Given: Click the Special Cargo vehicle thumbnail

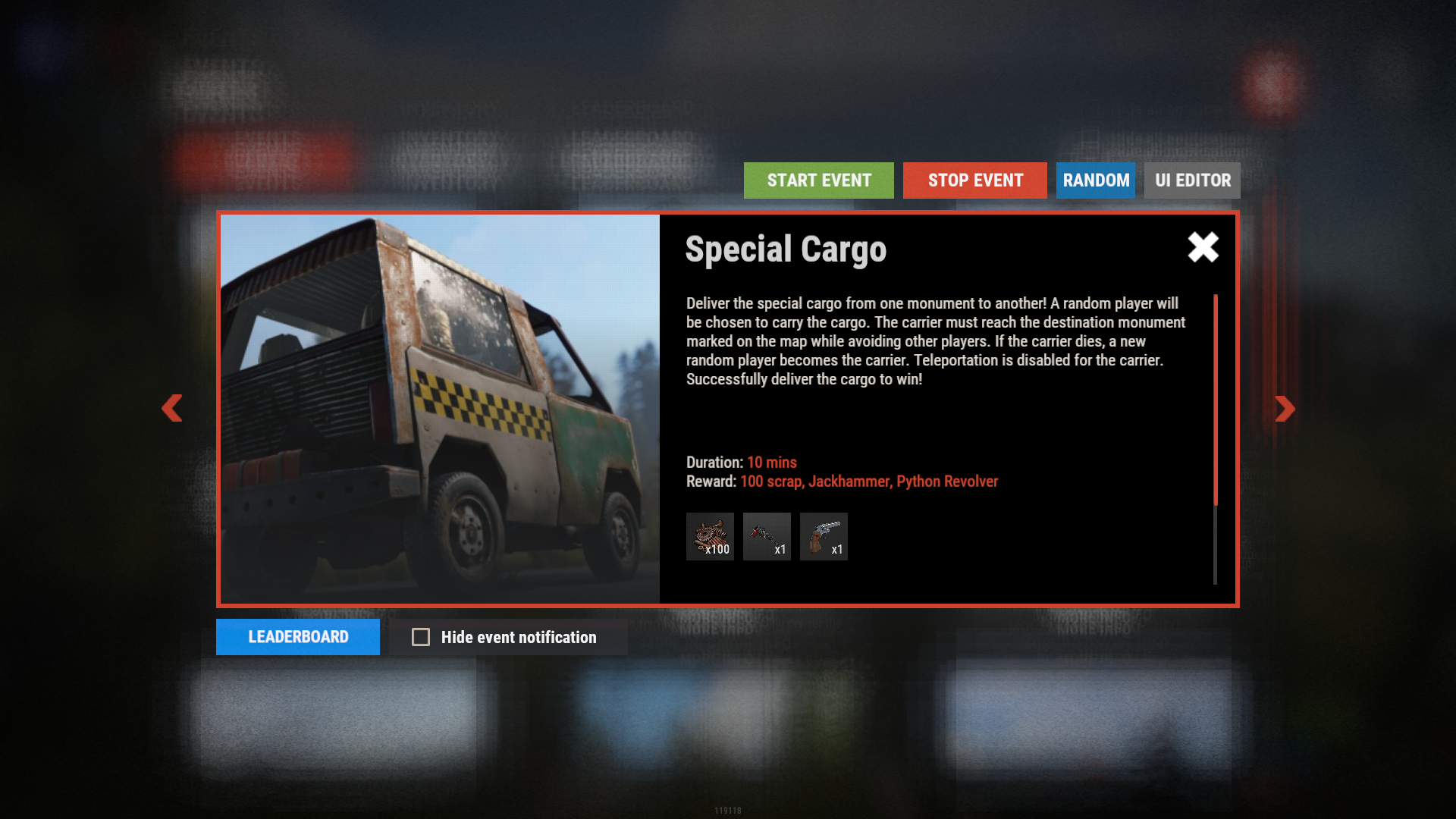Looking at the screenshot, I should (440, 409).
